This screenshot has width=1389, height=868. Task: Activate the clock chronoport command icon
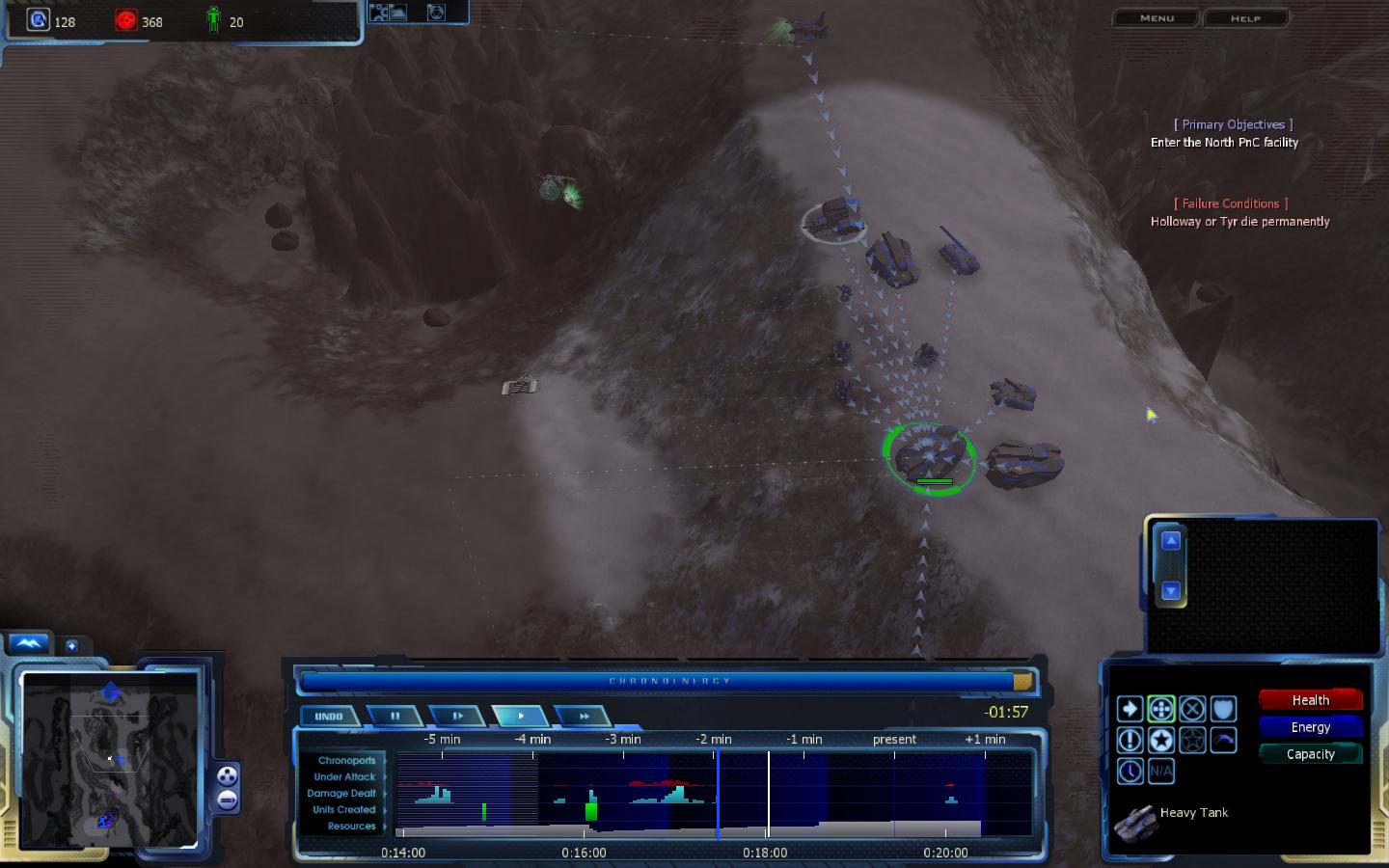(x=1130, y=772)
